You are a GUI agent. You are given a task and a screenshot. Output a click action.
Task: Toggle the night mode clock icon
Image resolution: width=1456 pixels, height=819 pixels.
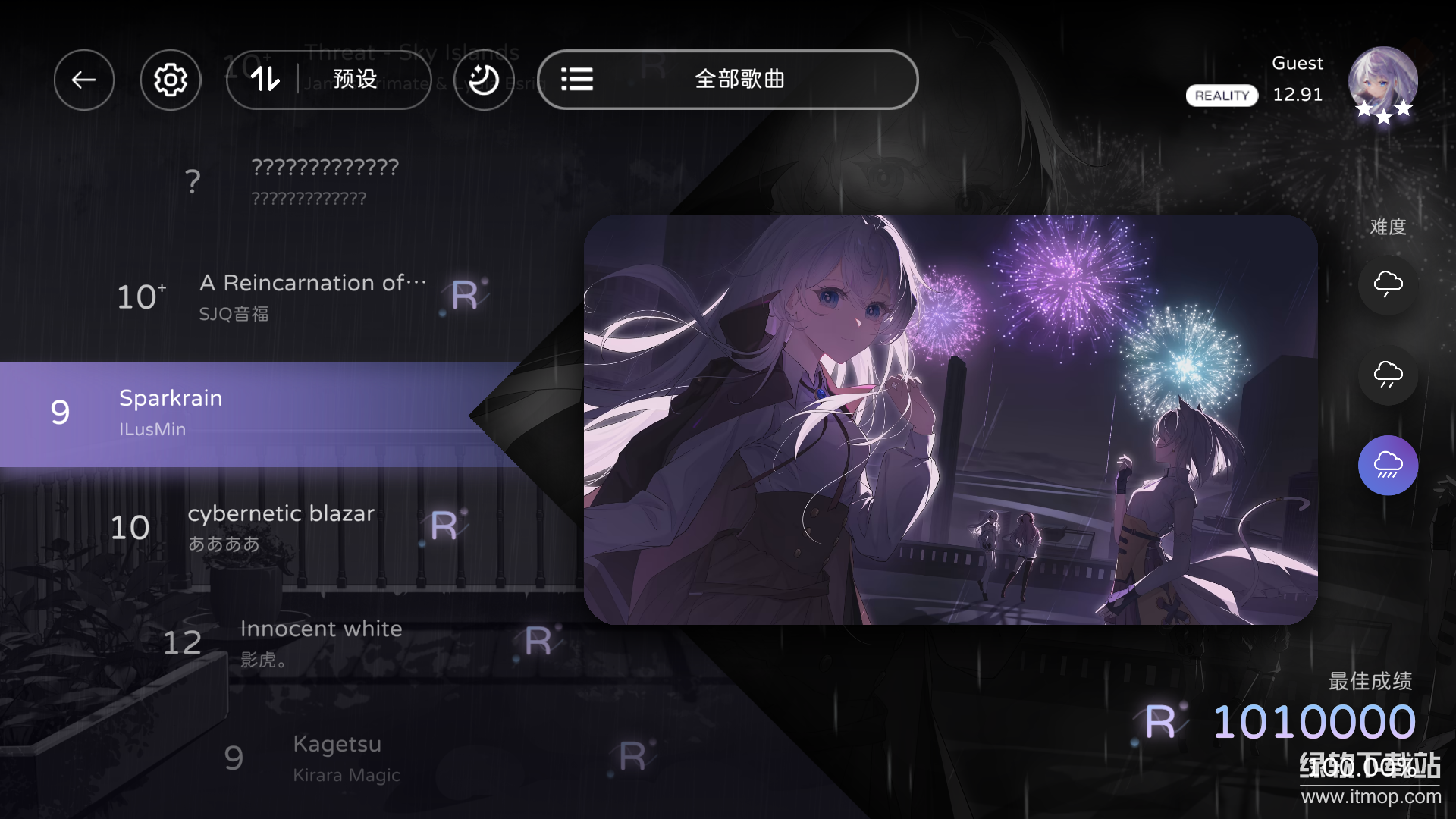483,80
